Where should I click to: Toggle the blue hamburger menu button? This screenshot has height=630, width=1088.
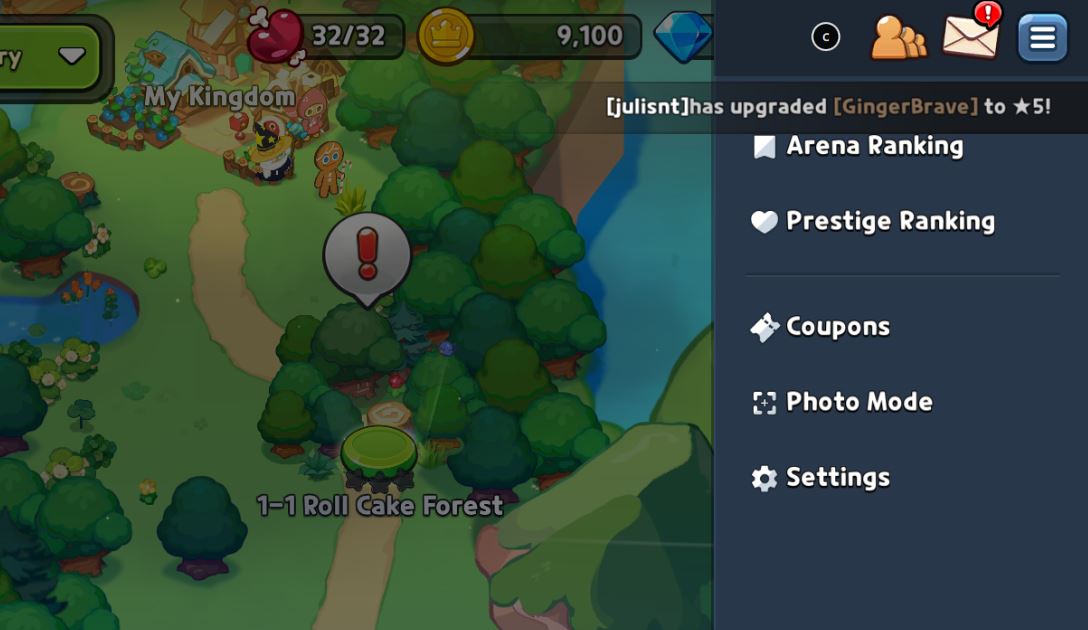coord(1042,38)
